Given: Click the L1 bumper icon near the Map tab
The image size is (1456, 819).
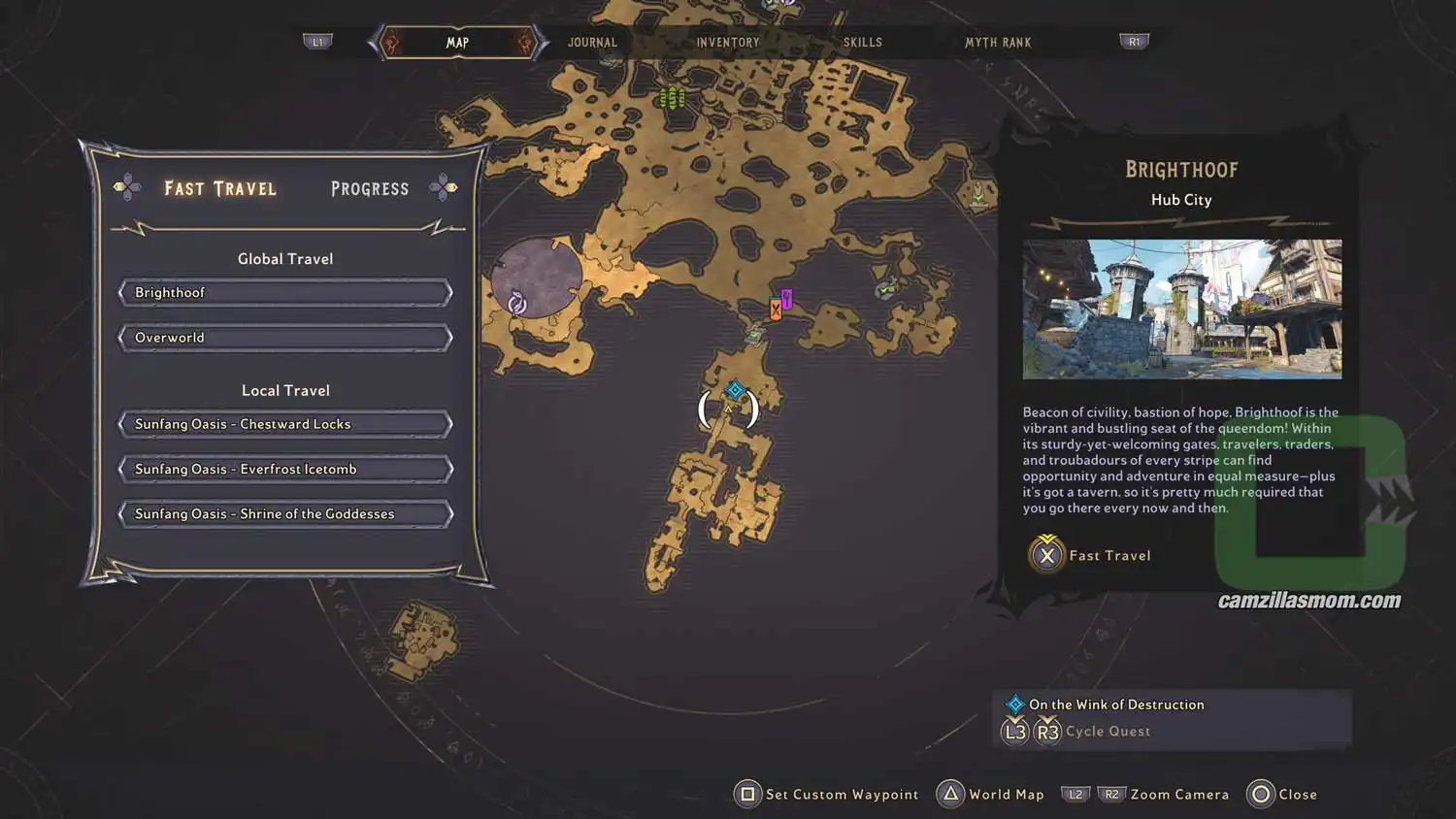Looking at the screenshot, I should (318, 41).
